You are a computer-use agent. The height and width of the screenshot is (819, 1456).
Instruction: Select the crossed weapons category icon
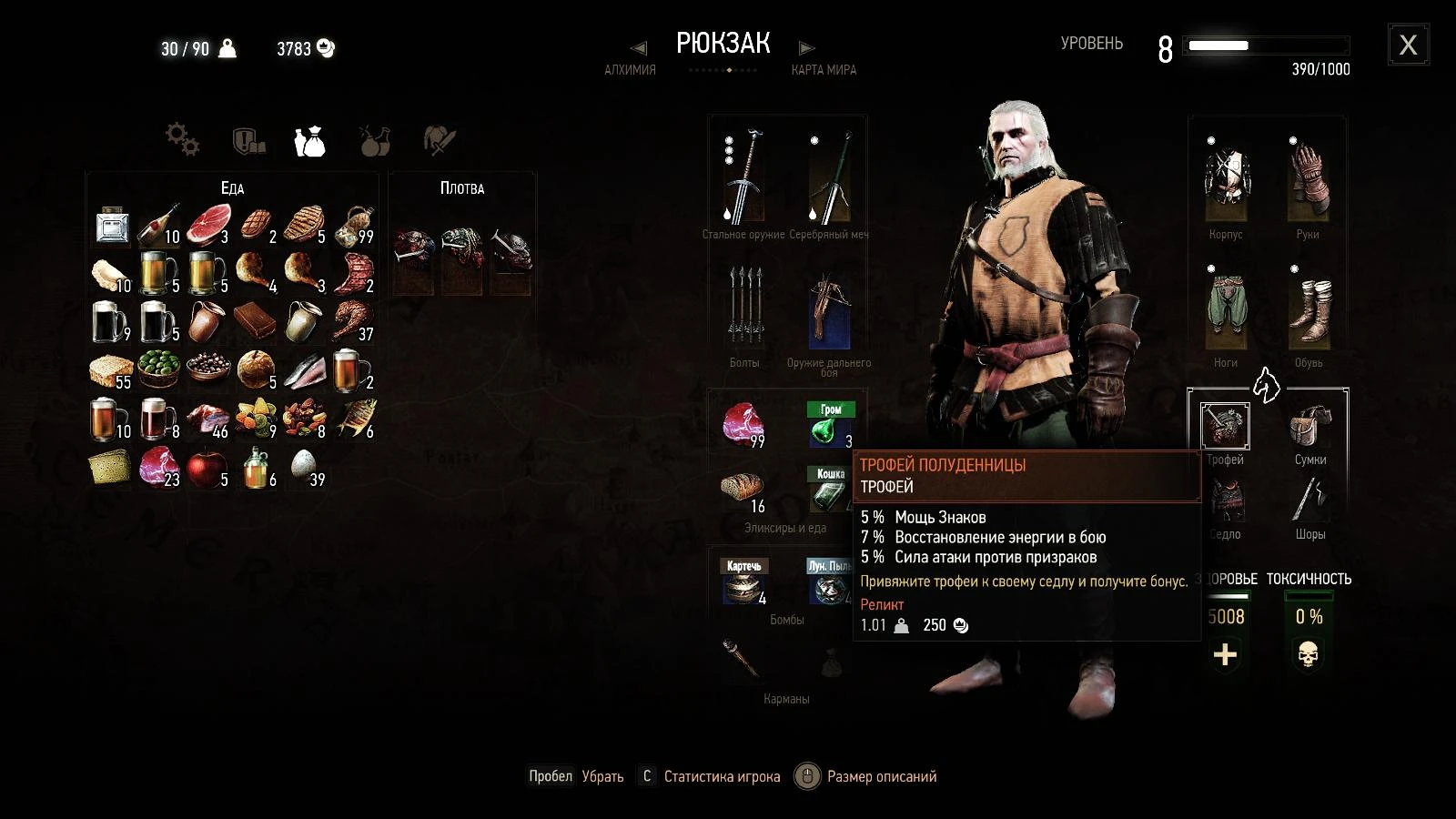[438, 138]
